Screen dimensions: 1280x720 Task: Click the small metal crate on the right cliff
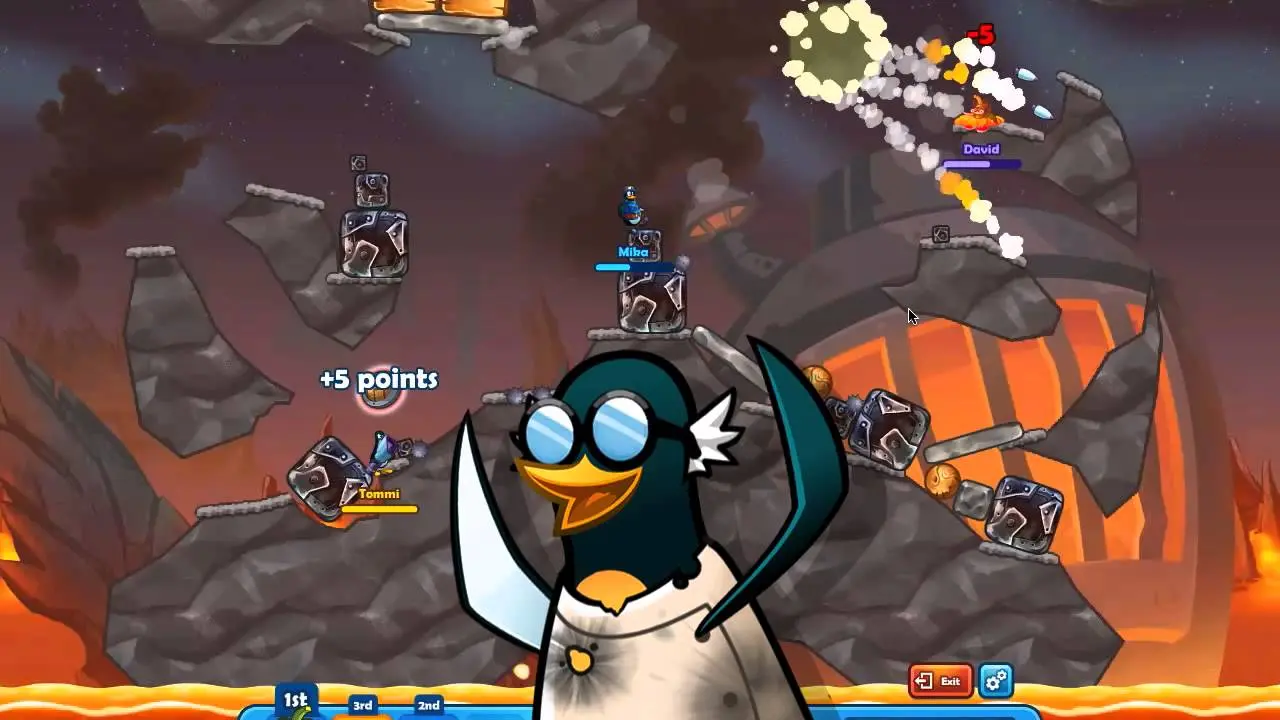click(940, 236)
